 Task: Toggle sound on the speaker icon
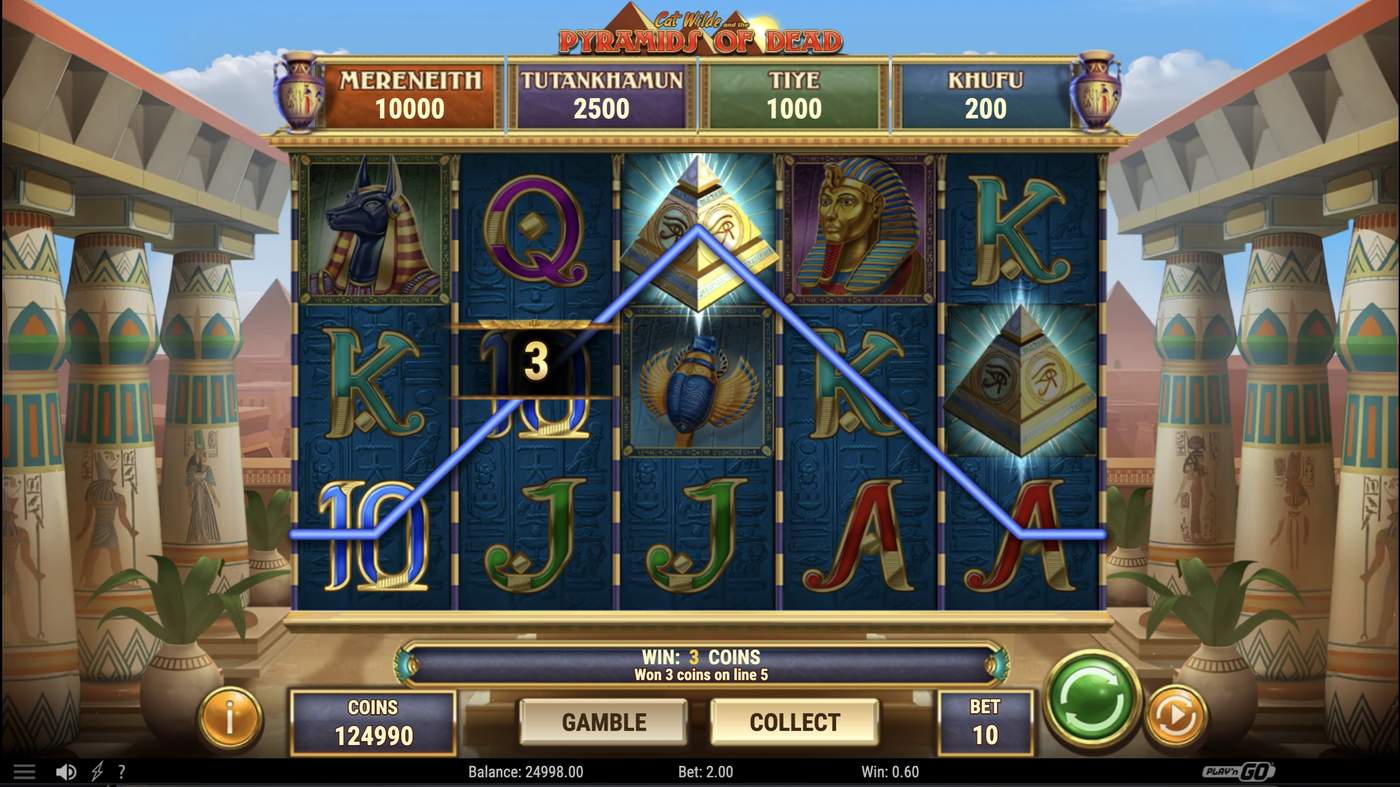[66, 770]
